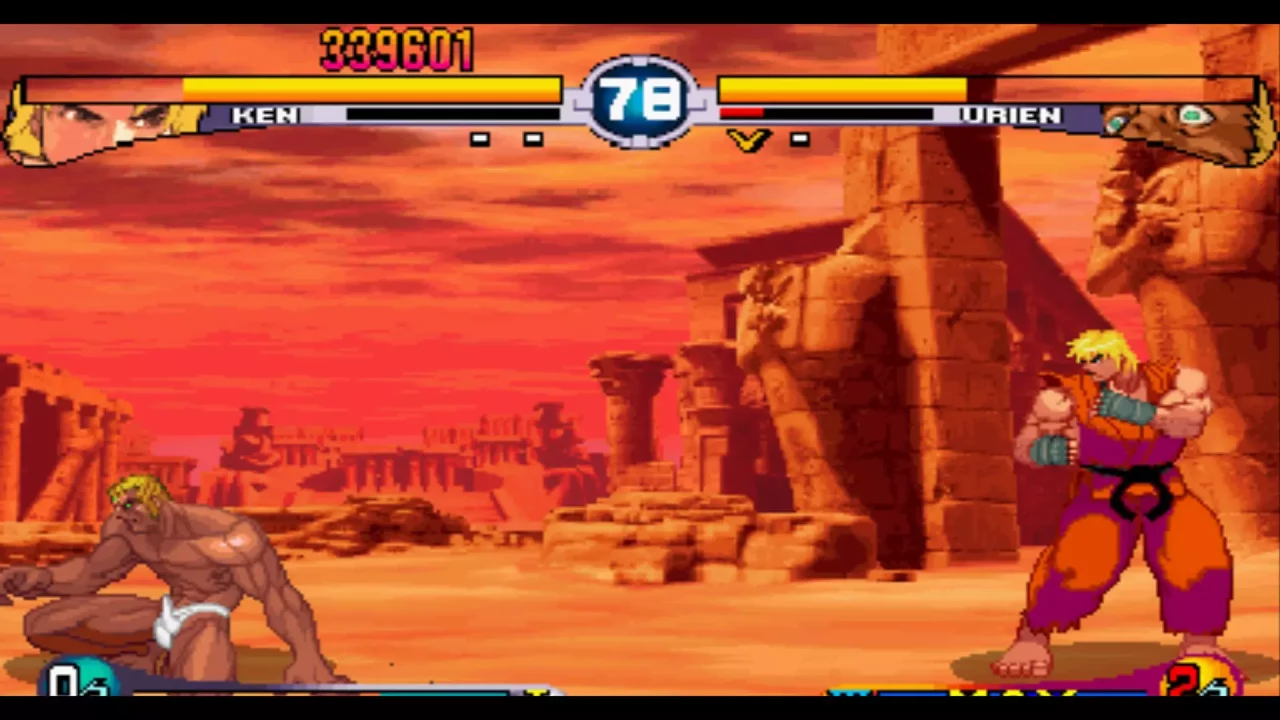The width and height of the screenshot is (1280, 720).
Task: Click Urien's round win marker
Action: tap(800, 139)
